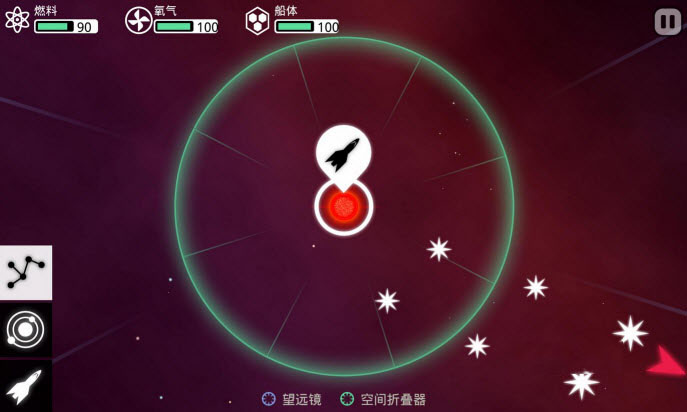Select the 望远镜 telescope legend item
The image size is (687, 412).
(292, 399)
